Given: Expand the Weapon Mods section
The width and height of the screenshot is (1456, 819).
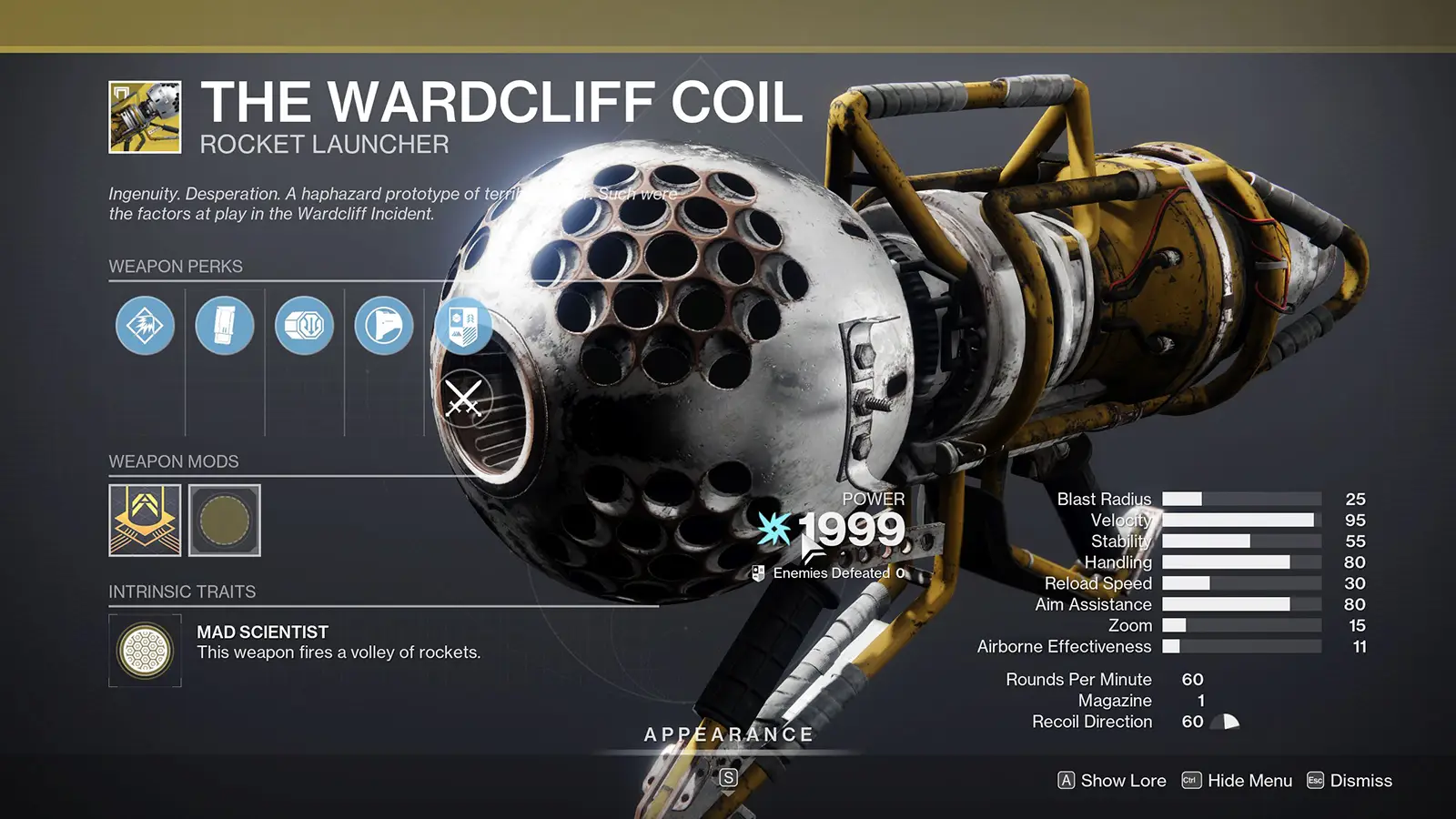Looking at the screenshot, I should 173,461.
